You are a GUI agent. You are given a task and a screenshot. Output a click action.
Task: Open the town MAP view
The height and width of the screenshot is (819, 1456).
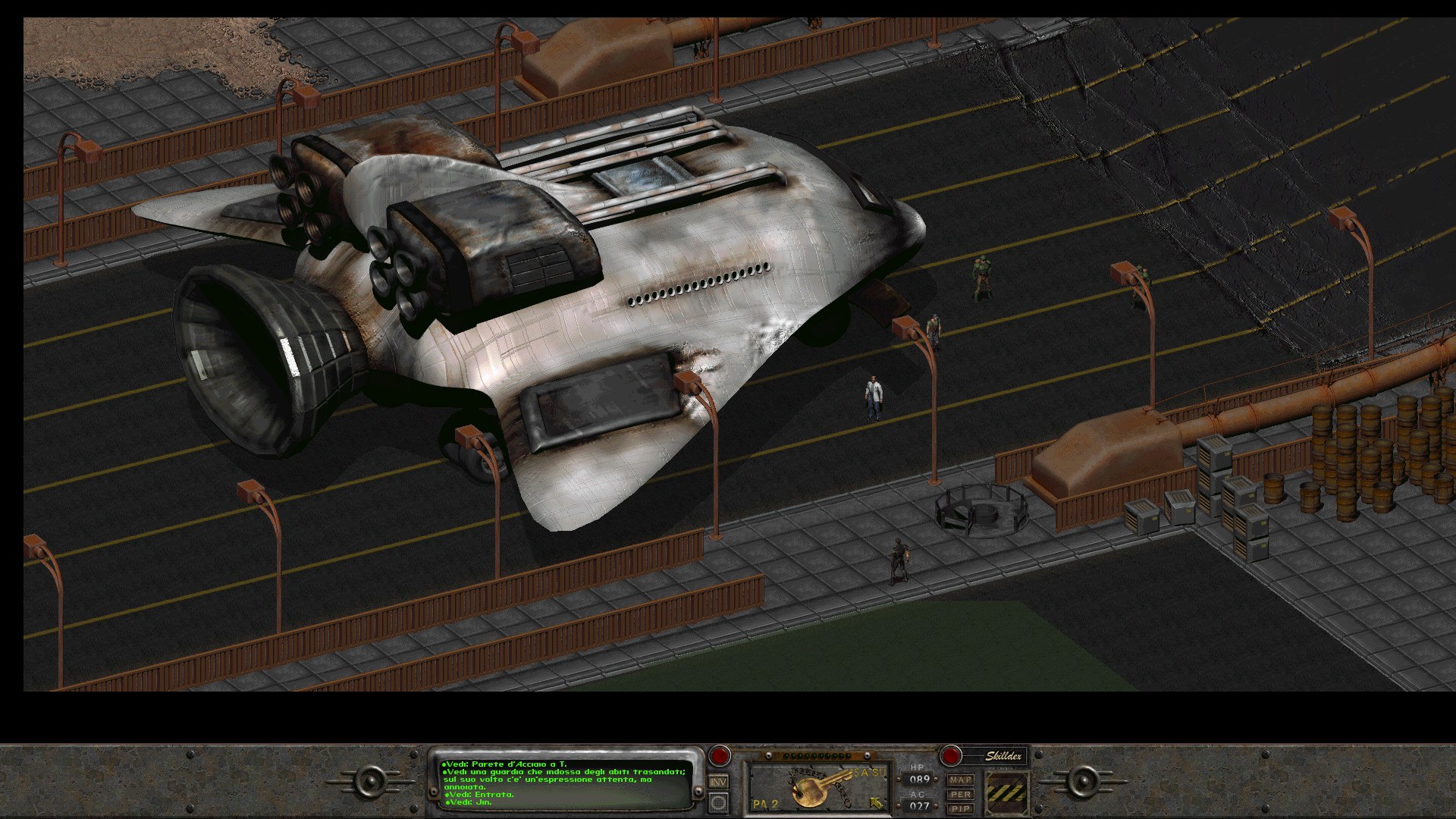tap(961, 780)
